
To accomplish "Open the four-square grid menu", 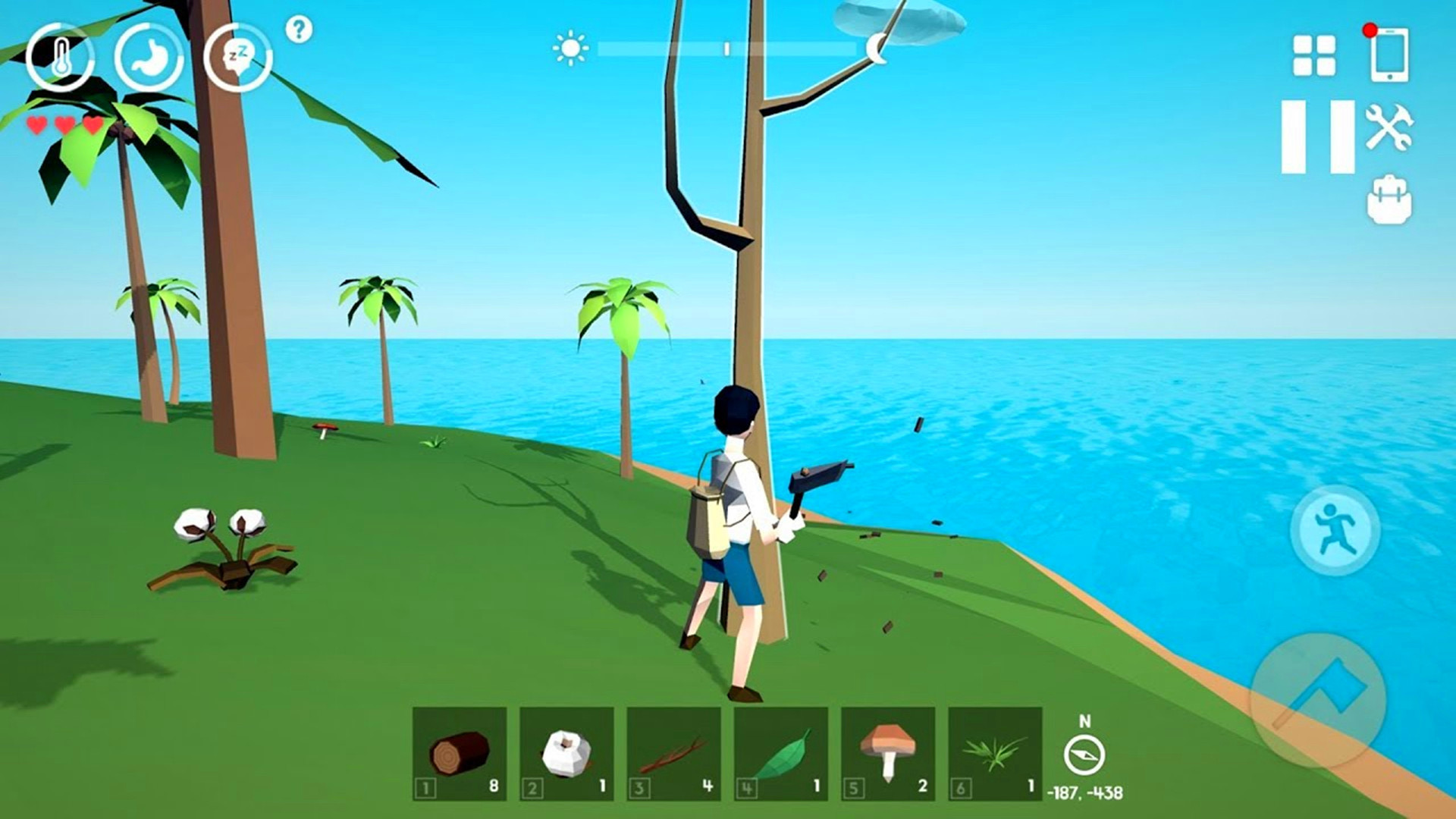I will pos(1313,55).
